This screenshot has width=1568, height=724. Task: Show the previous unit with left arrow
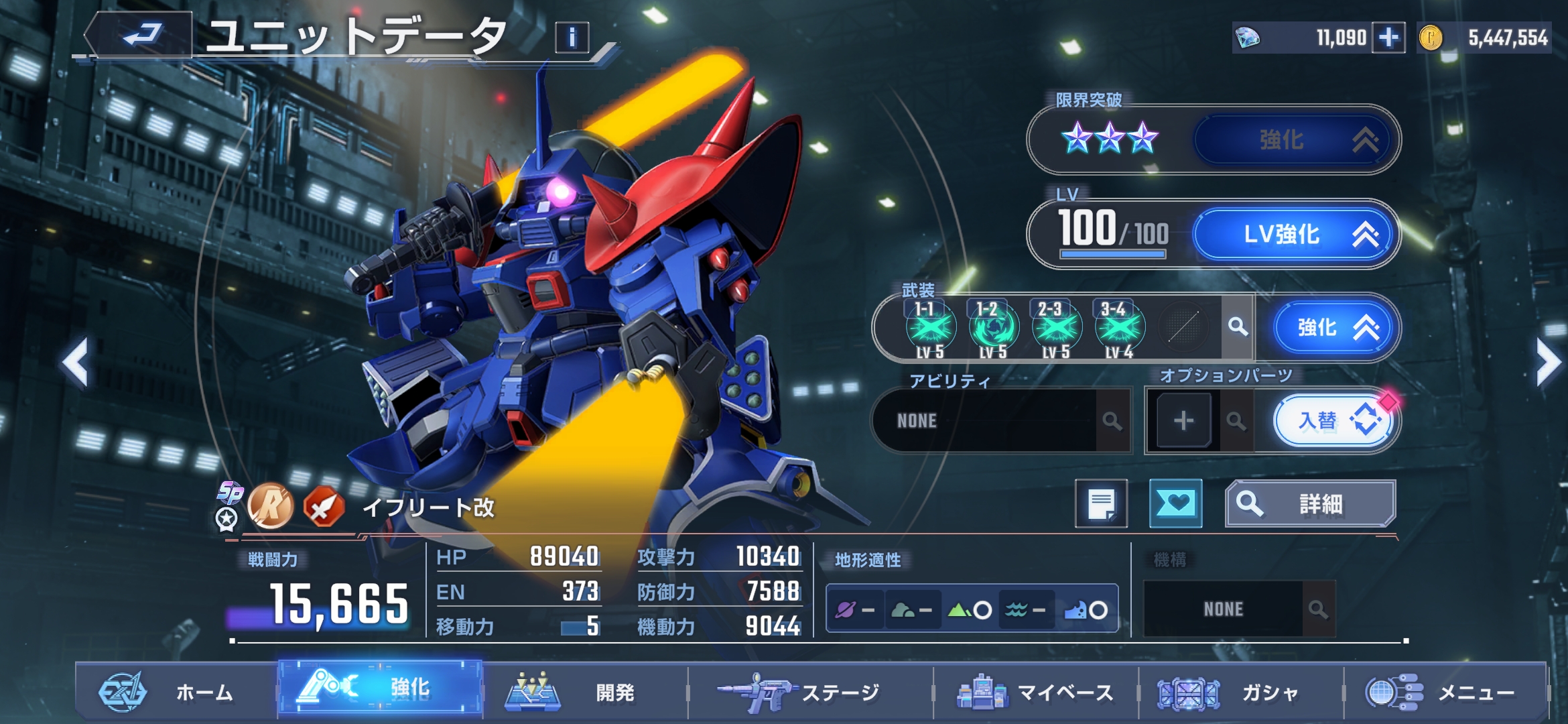[75, 363]
